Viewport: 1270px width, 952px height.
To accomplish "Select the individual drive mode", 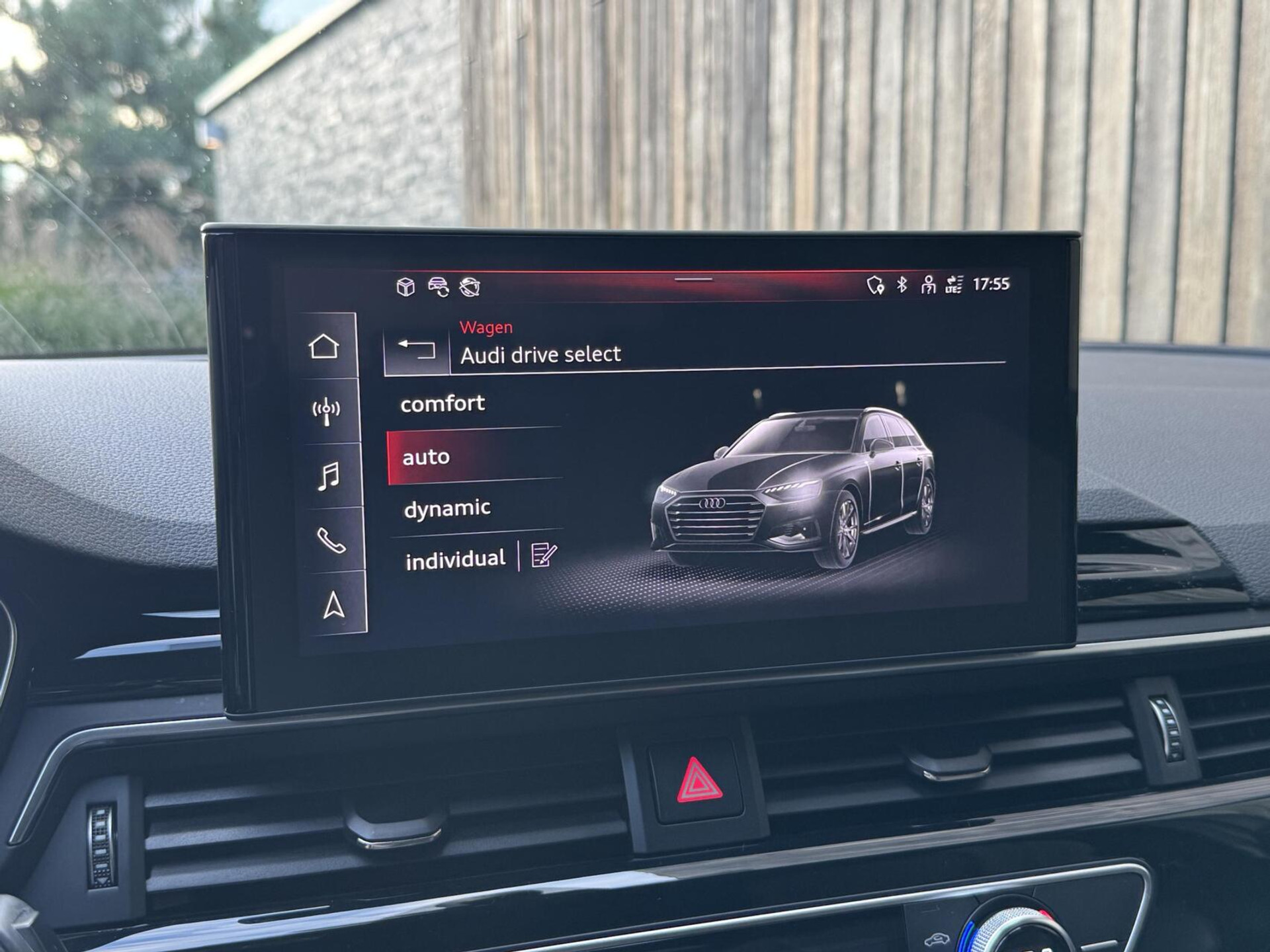I will tap(455, 560).
